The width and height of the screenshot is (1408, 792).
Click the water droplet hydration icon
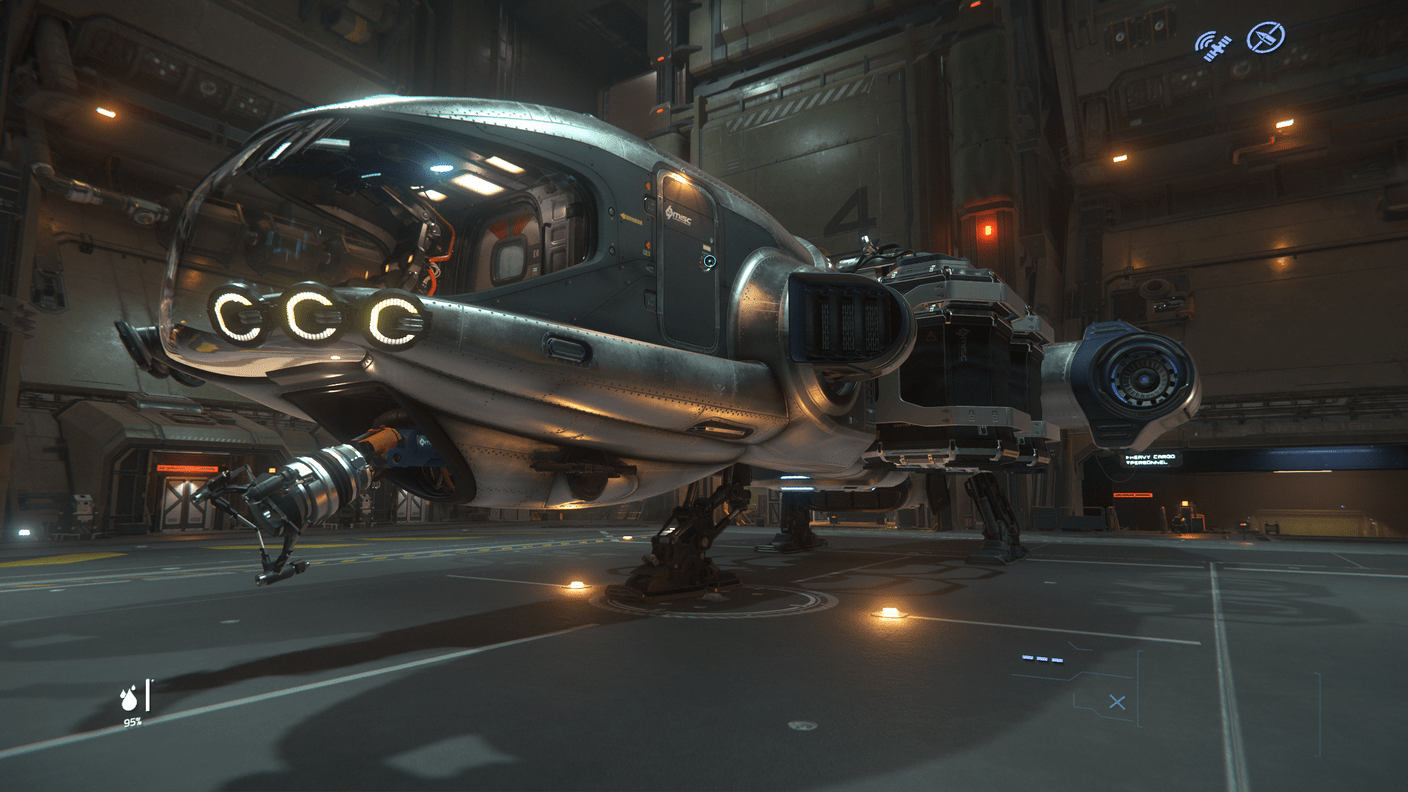coord(130,697)
